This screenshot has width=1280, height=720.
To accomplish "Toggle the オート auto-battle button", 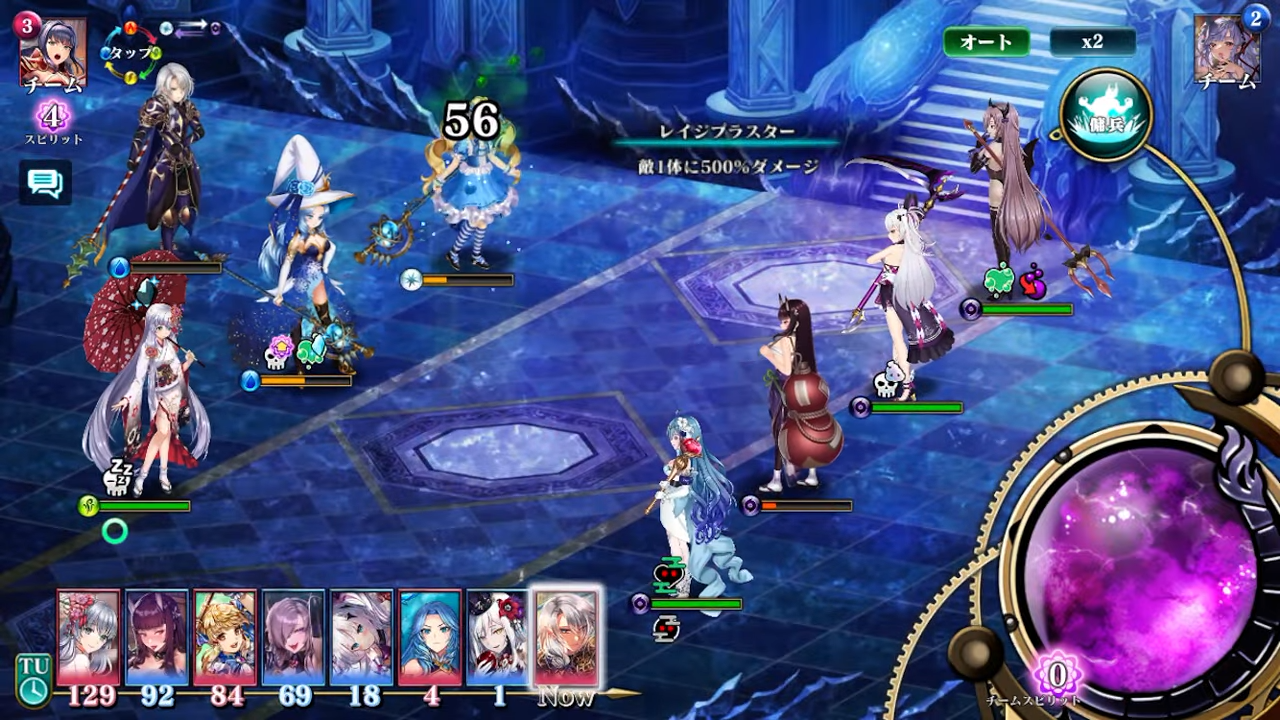I will (x=986, y=42).
